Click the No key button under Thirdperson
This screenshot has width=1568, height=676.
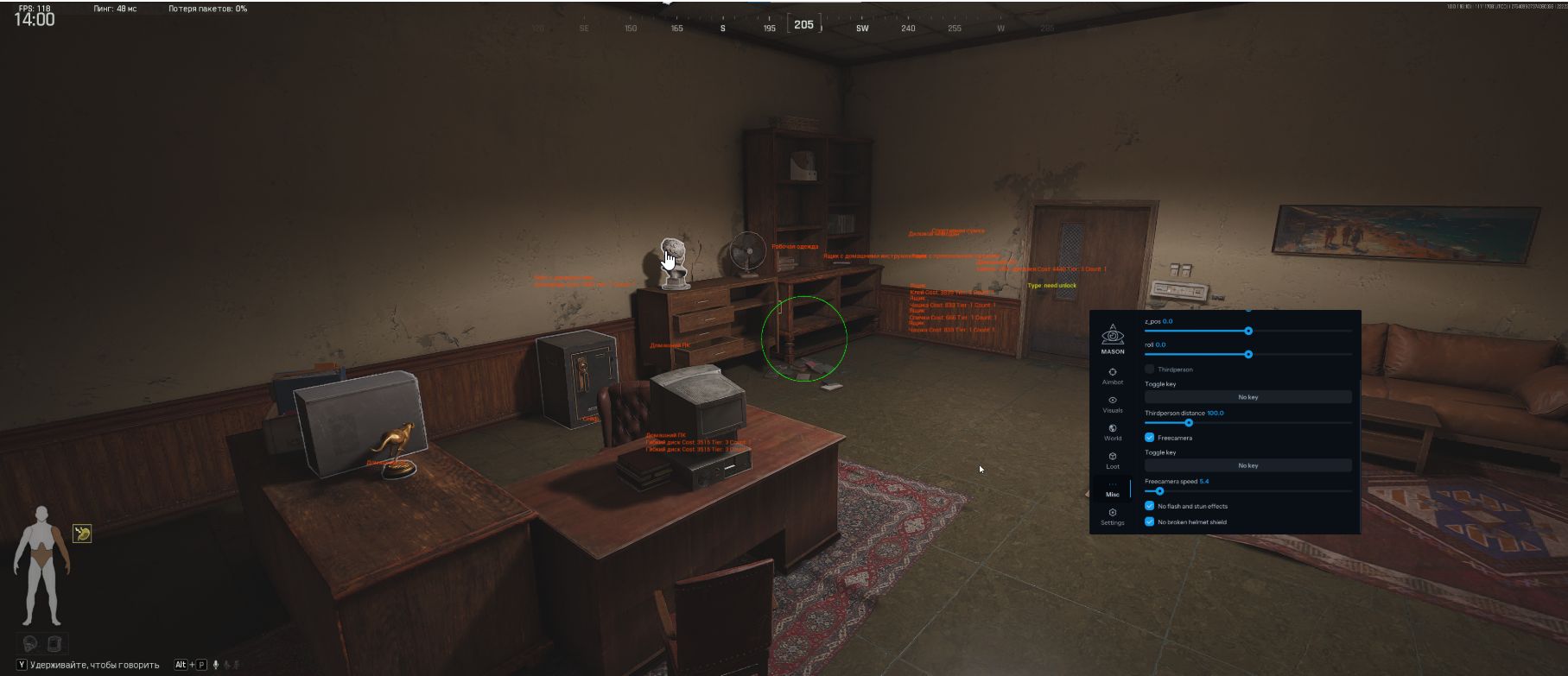coord(1247,397)
